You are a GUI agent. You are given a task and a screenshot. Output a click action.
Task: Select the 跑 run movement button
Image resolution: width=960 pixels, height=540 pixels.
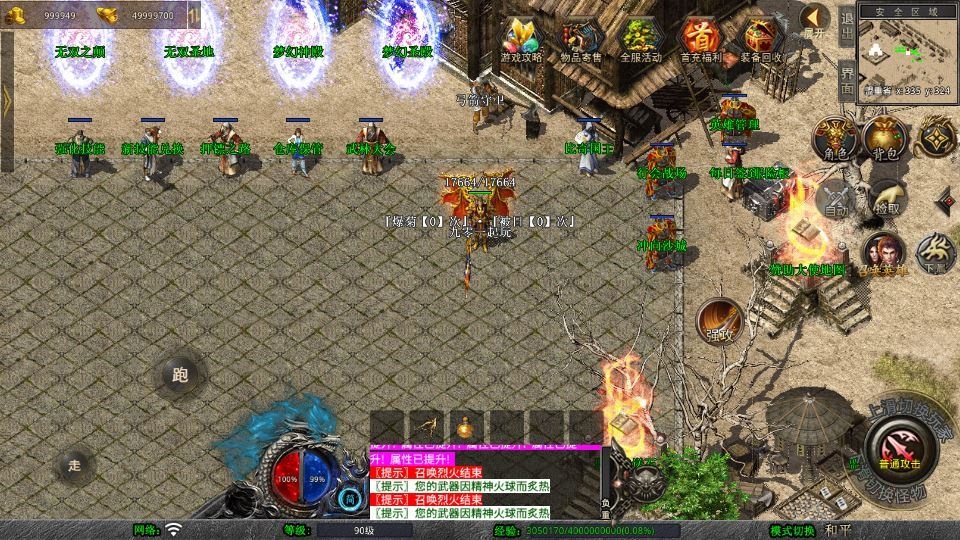tap(180, 376)
